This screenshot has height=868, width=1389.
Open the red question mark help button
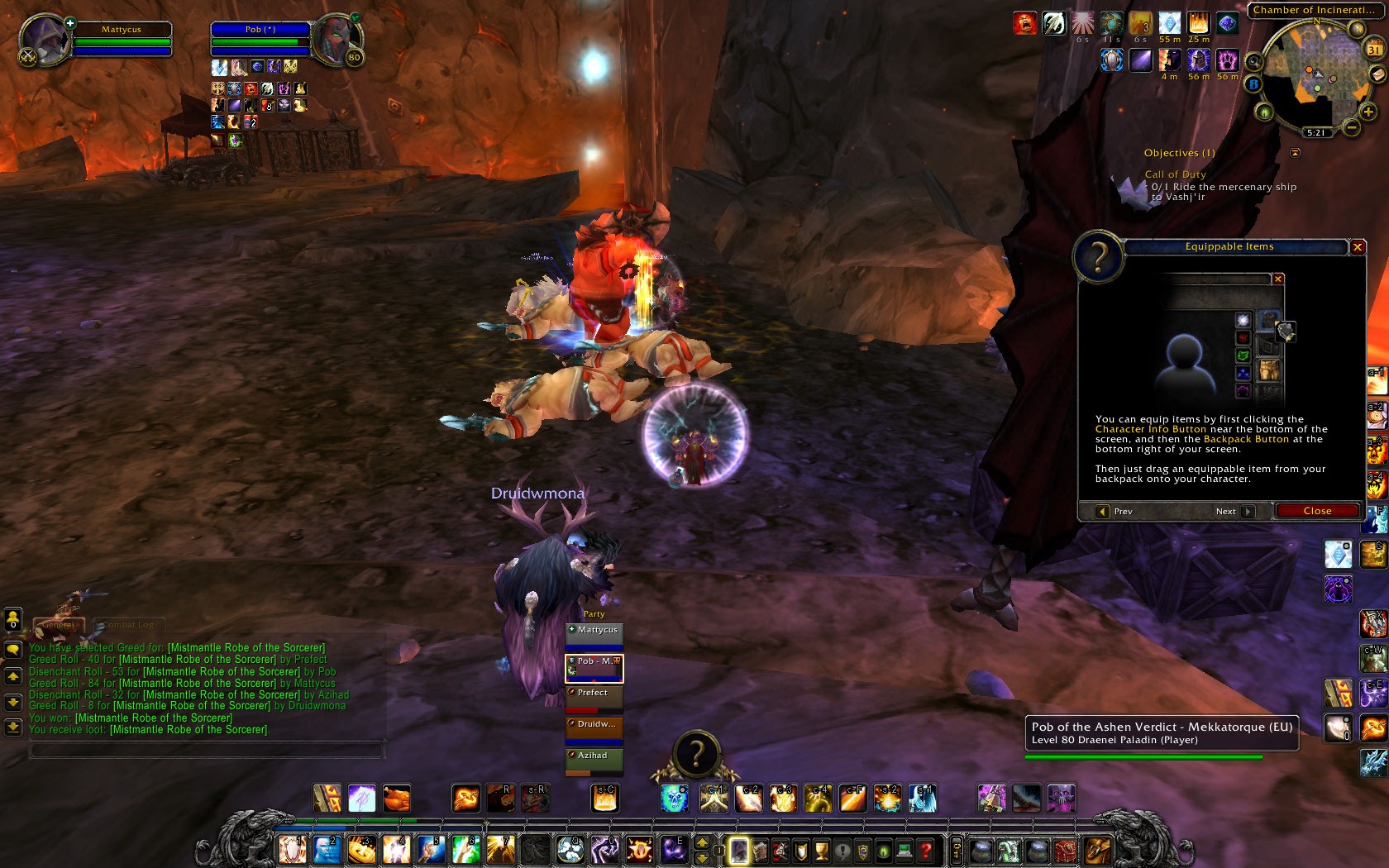click(x=926, y=850)
